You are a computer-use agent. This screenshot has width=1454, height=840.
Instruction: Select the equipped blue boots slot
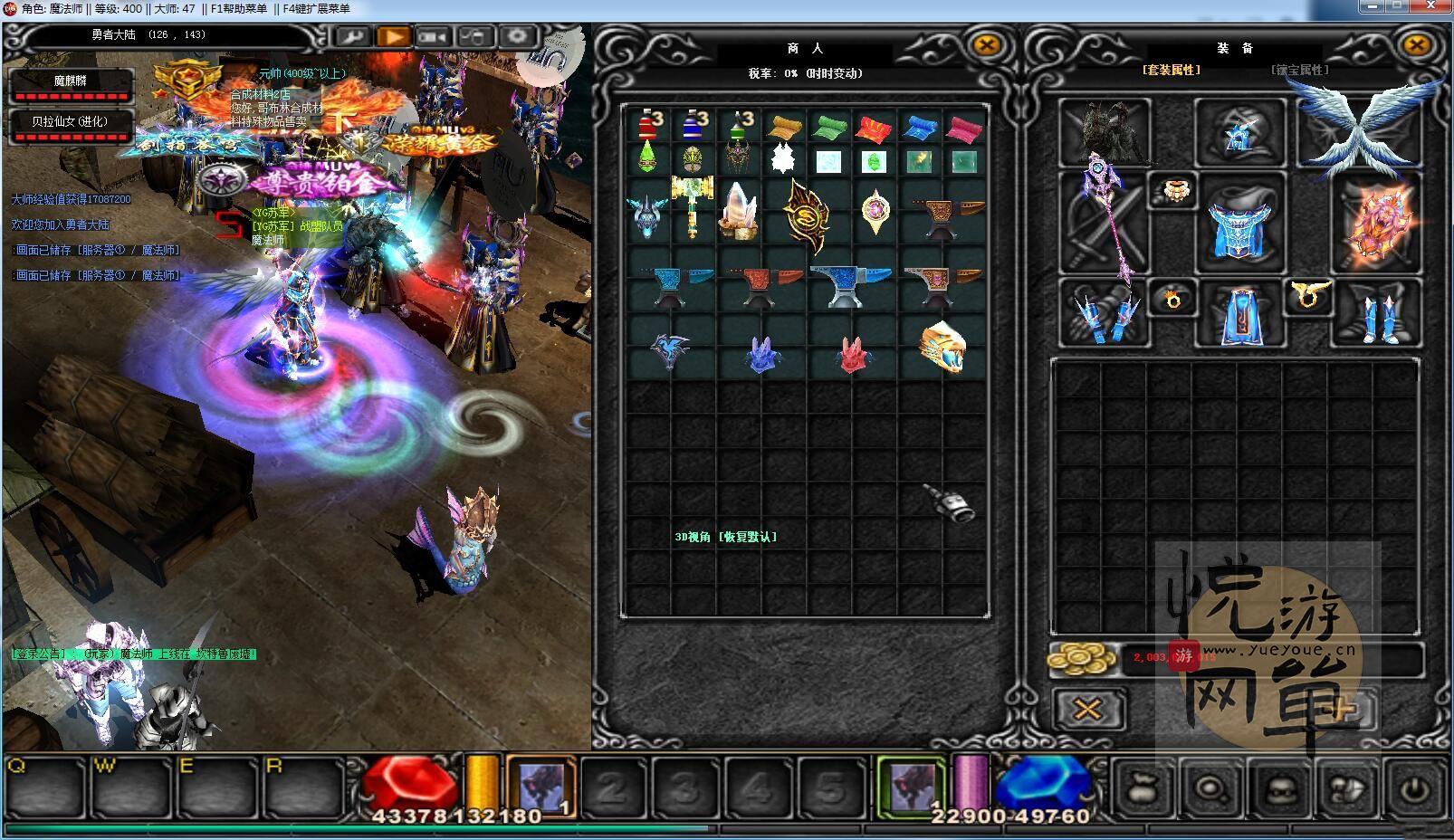point(1376,313)
